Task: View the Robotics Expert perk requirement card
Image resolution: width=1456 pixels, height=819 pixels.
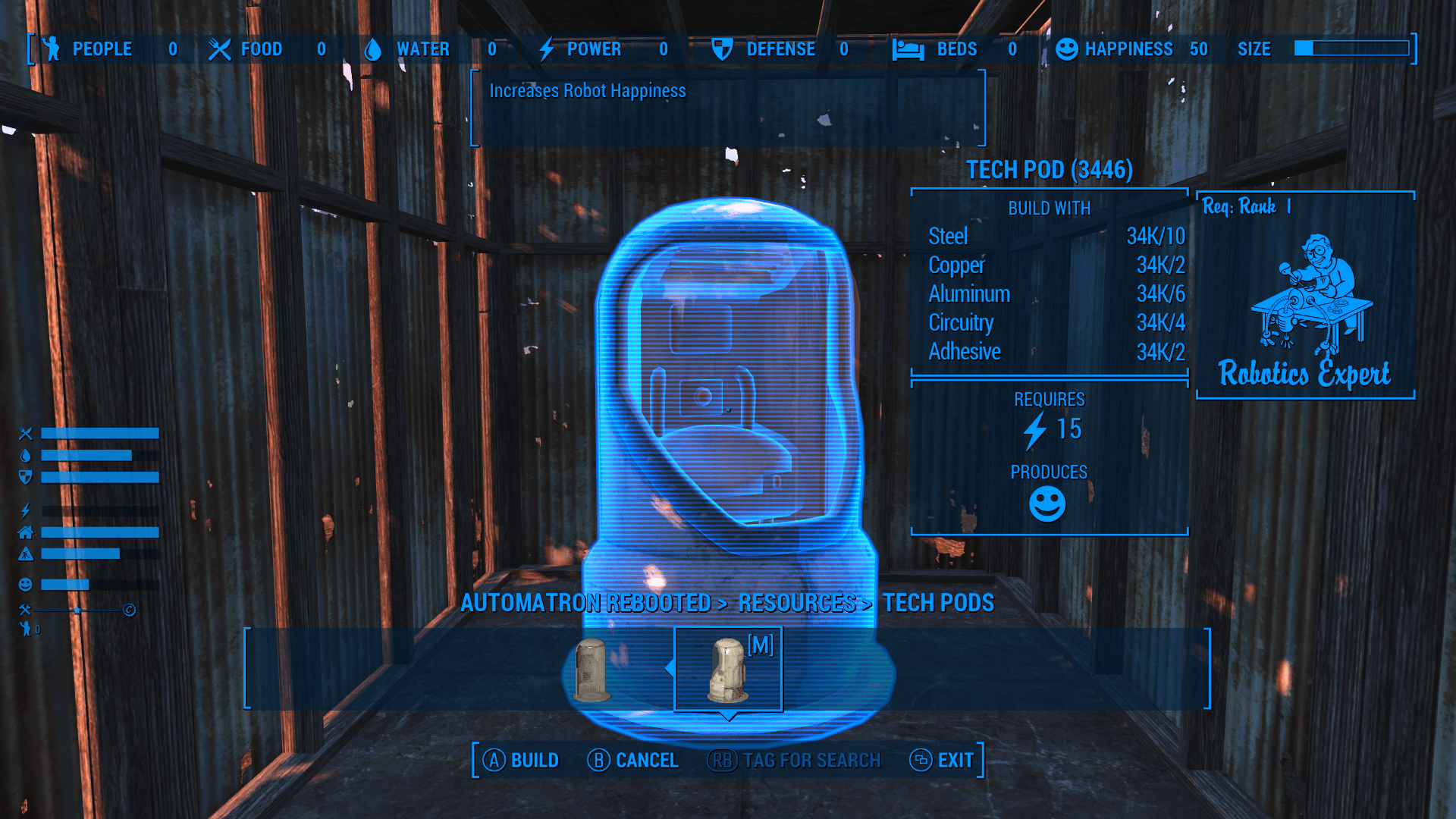Action: coord(1305,296)
